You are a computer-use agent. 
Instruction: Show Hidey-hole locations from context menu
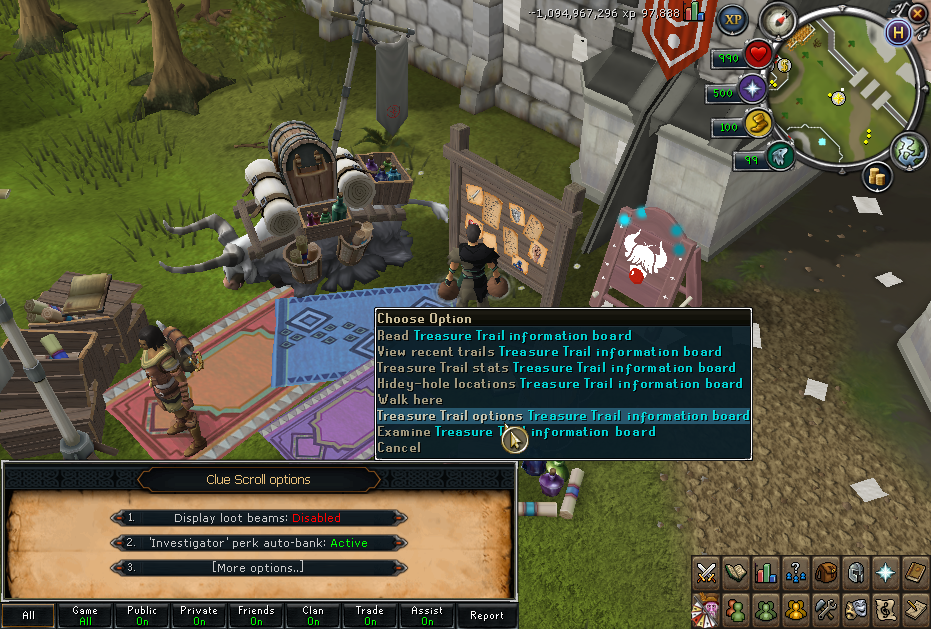(x=559, y=384)
